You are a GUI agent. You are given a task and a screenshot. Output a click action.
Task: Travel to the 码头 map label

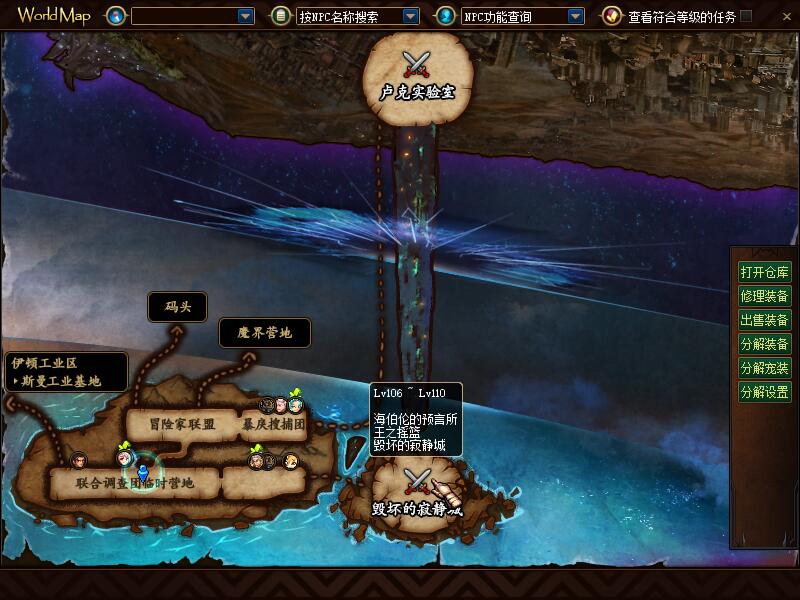pyautogui.click(x=177, y=307)
